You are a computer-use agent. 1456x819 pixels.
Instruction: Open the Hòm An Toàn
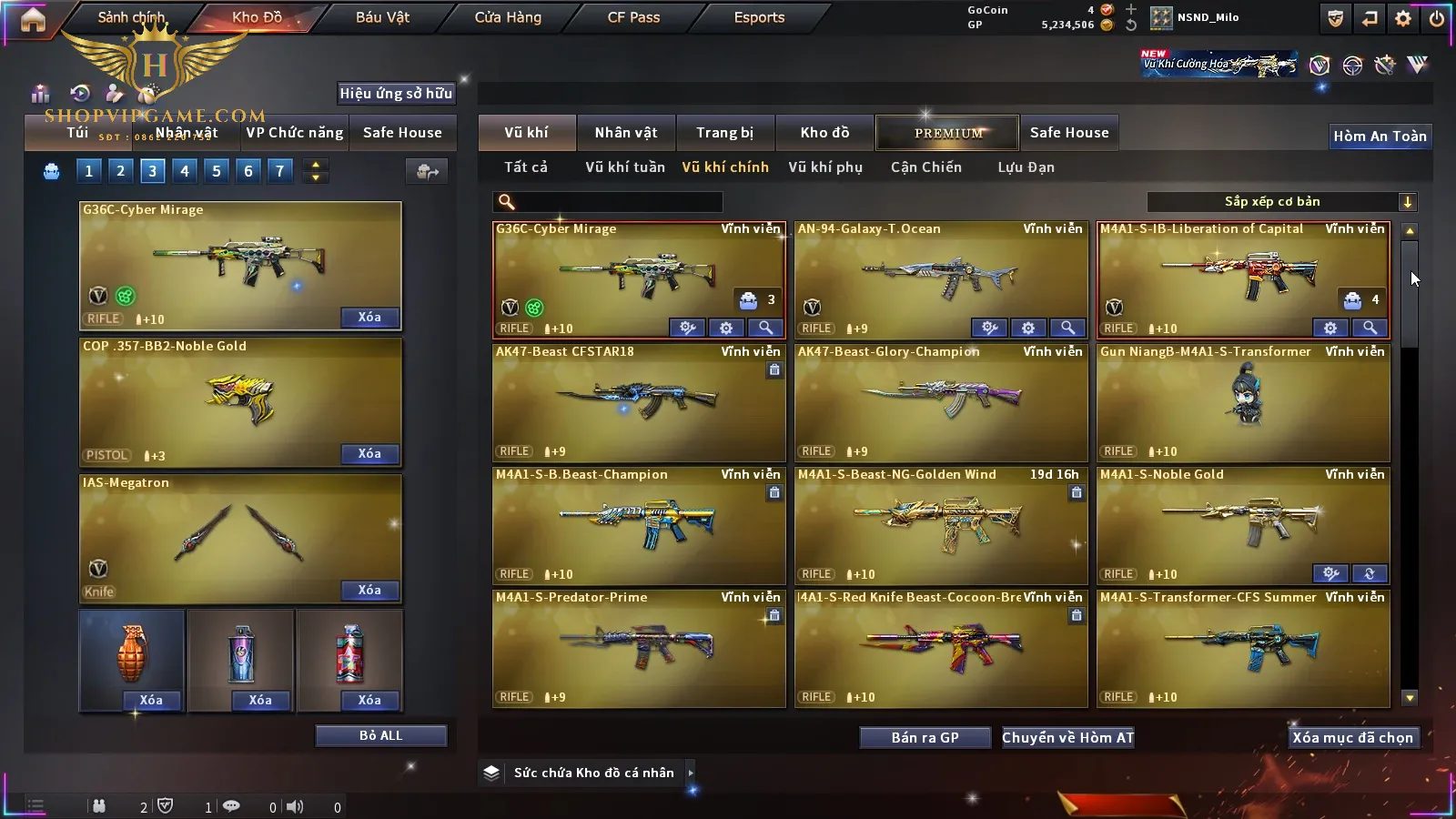tap(1380, 136)
